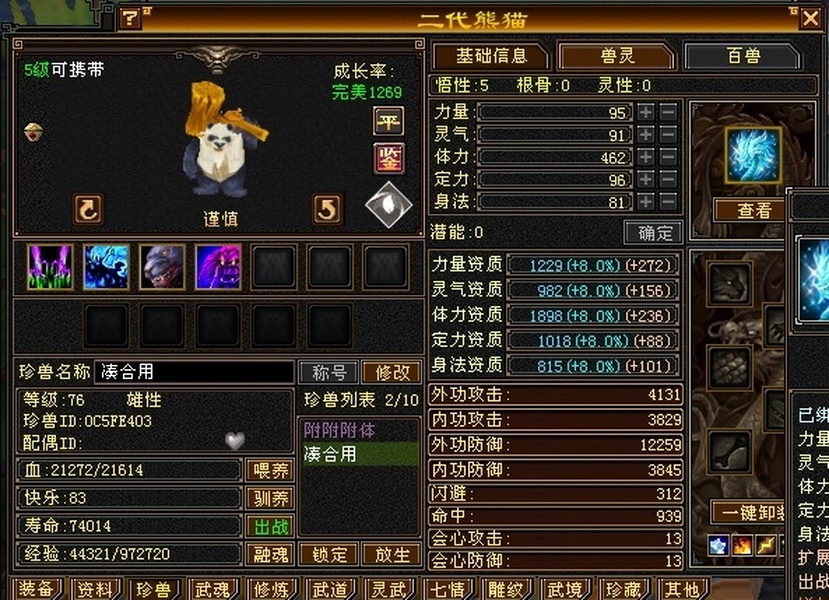Feed the pet with 喂养

269,470
